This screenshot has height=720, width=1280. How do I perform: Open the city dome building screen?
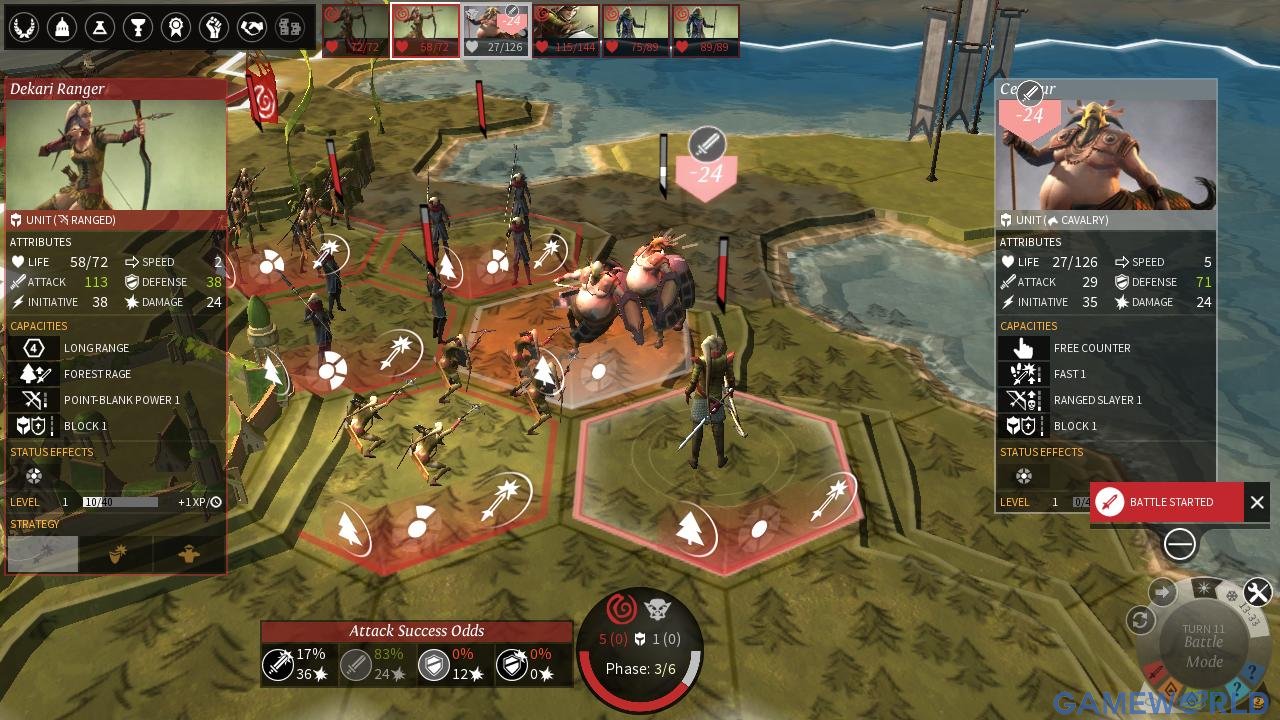(61, 28)
